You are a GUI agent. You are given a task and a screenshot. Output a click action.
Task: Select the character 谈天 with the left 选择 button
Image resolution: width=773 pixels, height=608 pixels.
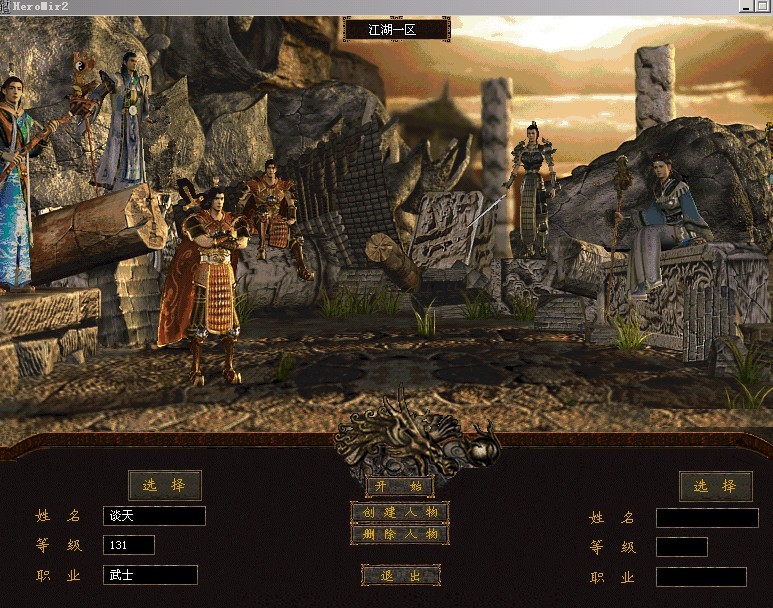pos(164,486)
